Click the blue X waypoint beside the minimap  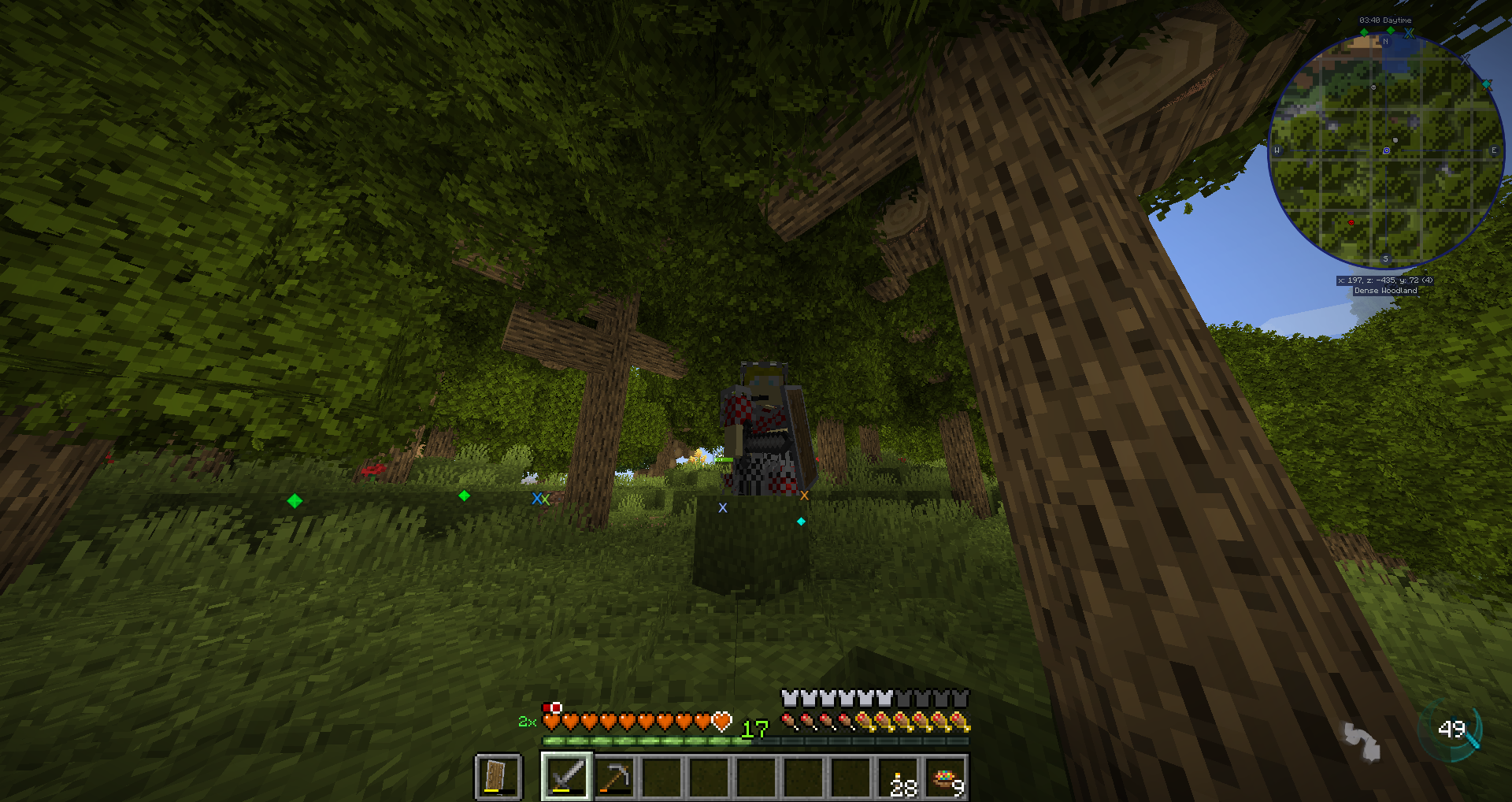click(1408, 32)
